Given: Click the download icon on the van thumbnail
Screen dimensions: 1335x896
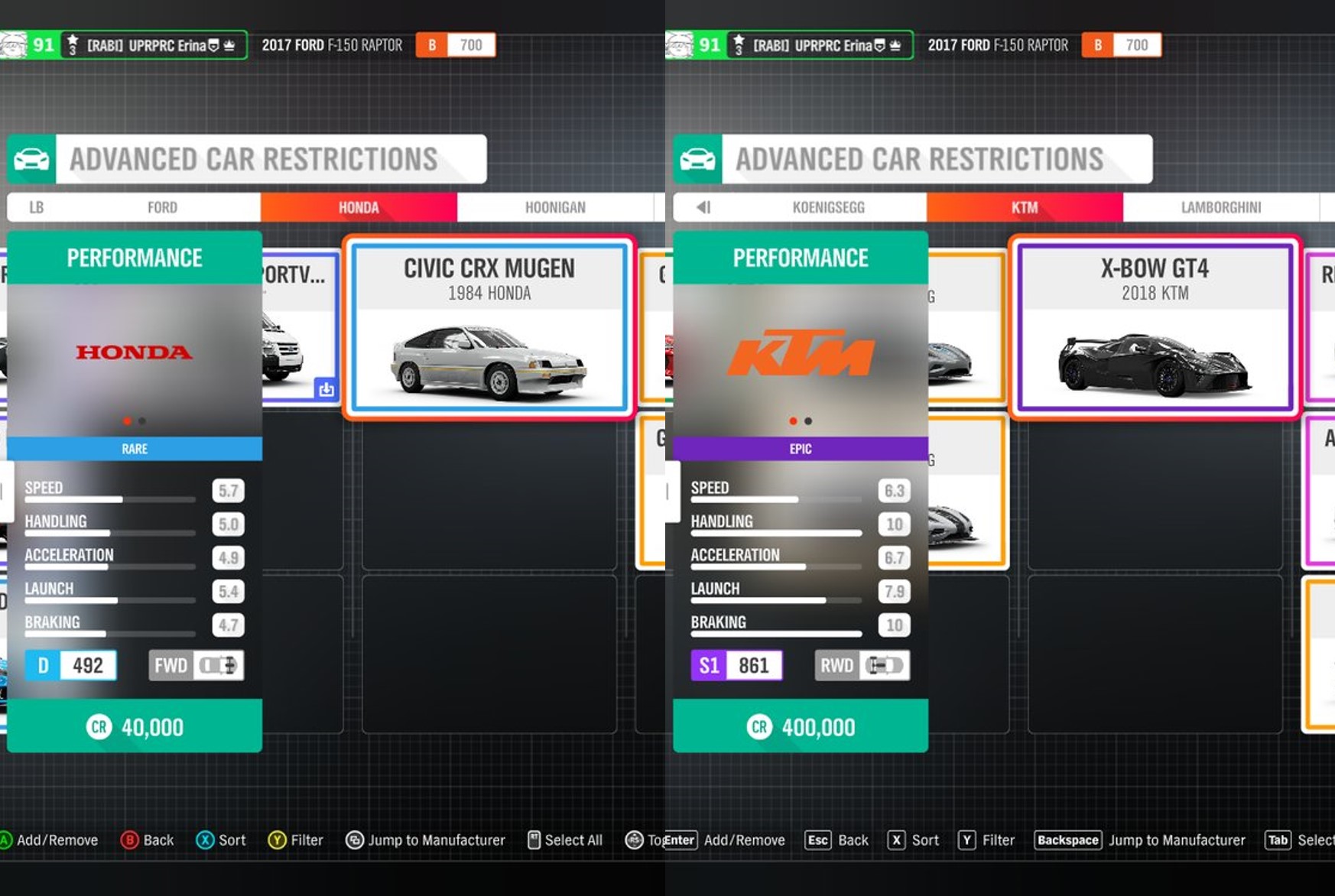Looking at the screenshot, I should tap(326, 389).
